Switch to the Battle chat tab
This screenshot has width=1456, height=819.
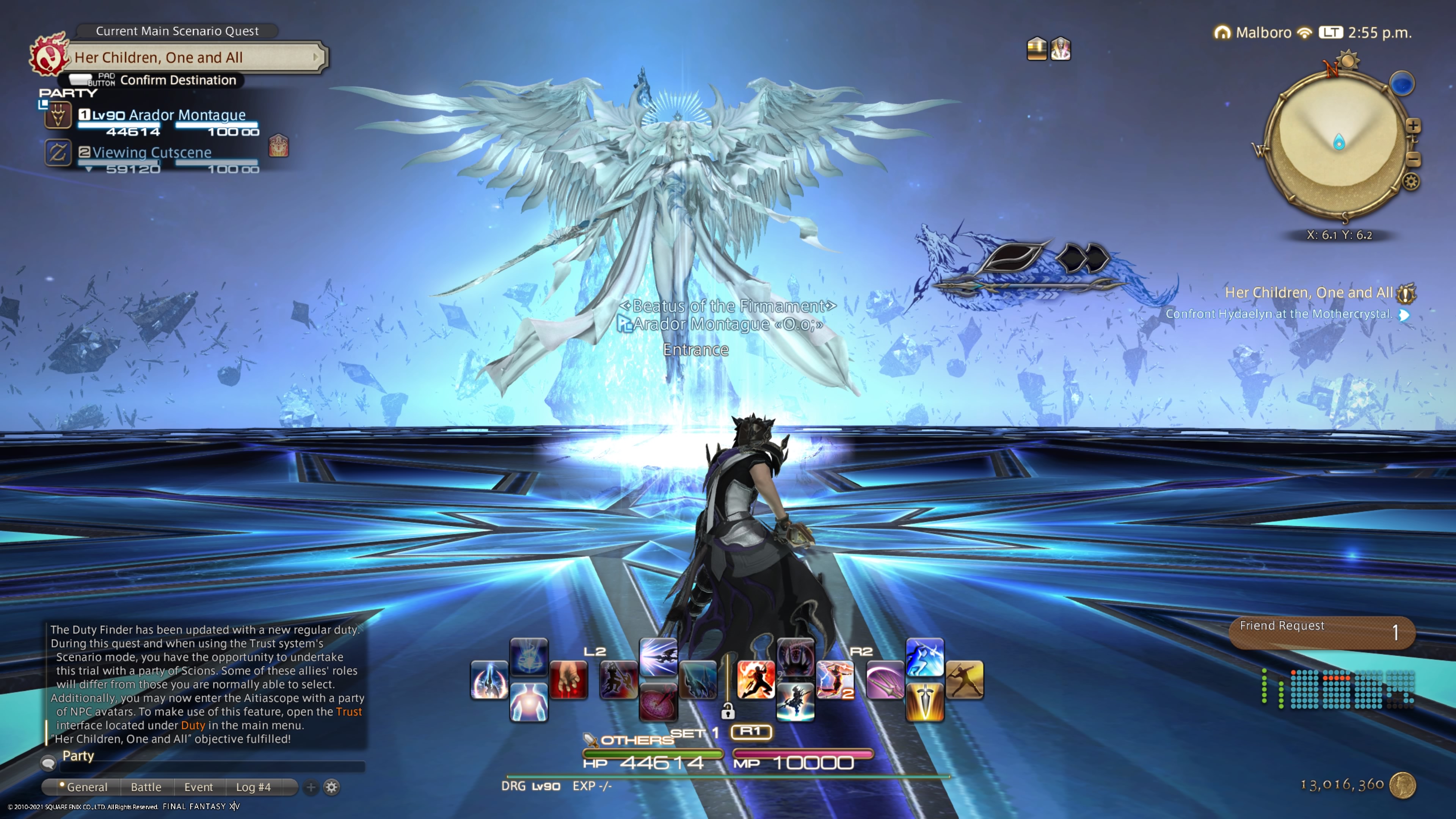coord(146,787)
